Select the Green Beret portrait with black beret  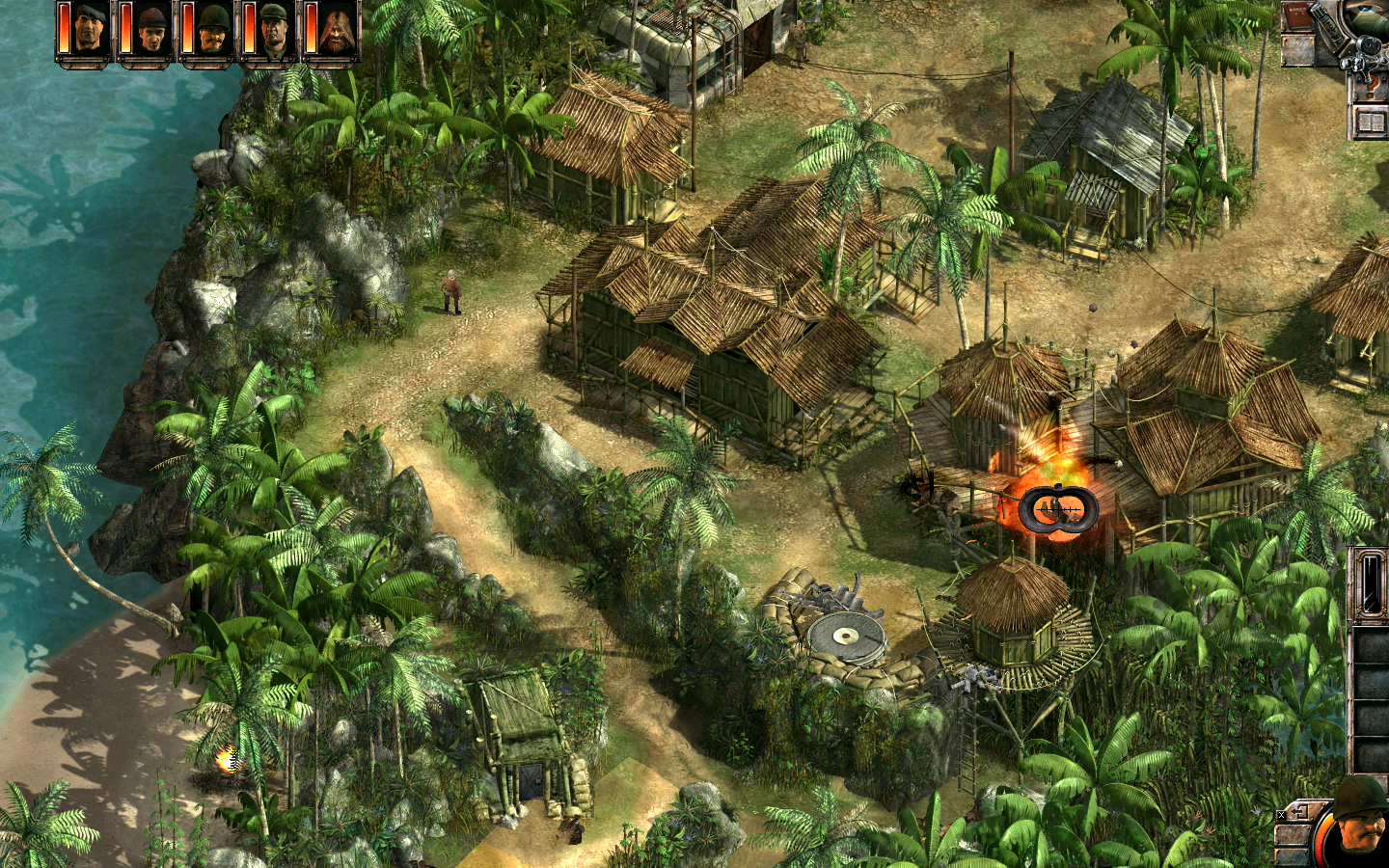pyautogui.click(x=91, y=31)
